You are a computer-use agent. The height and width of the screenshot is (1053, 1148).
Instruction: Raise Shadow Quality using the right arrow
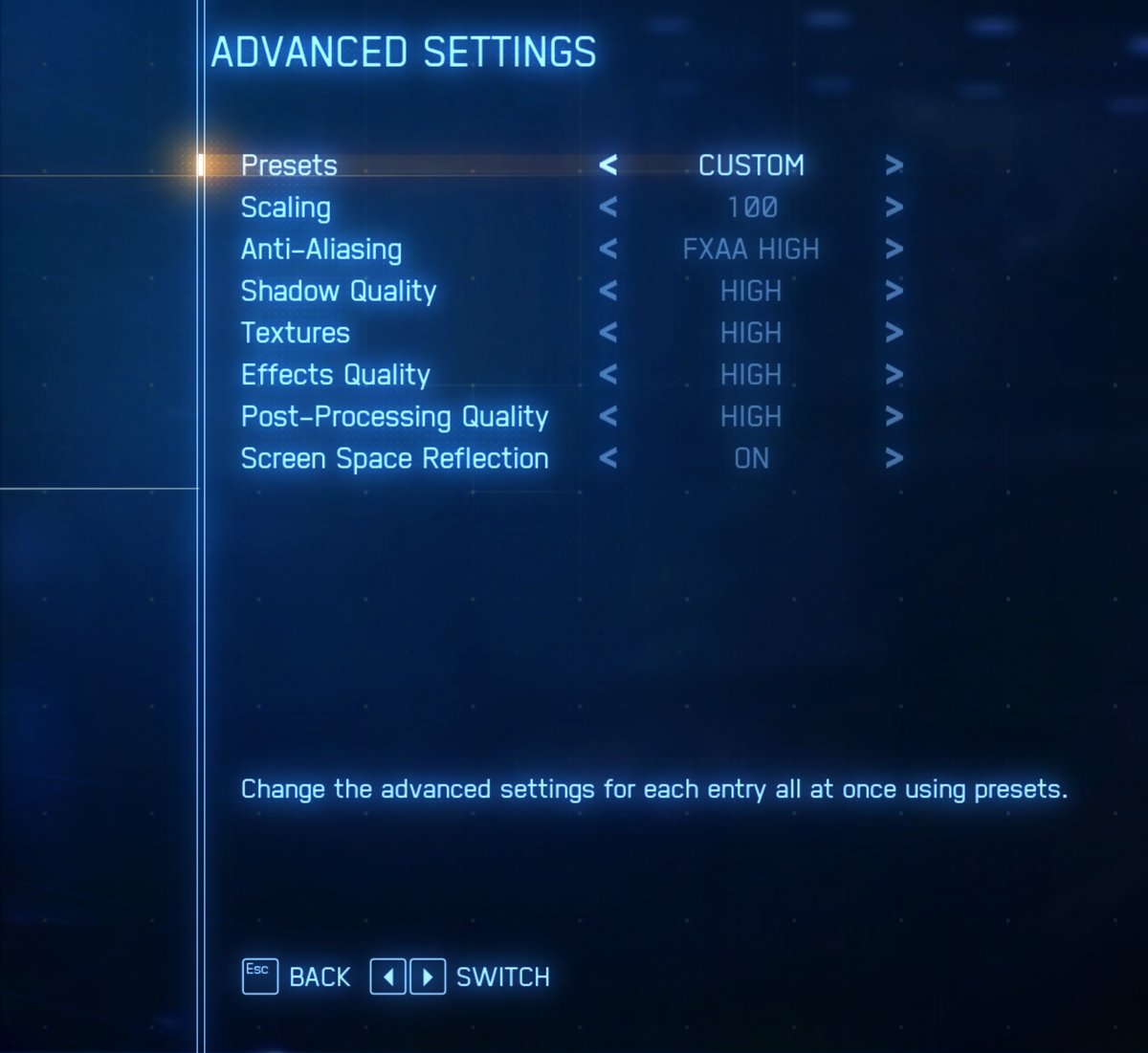point(894,292)
